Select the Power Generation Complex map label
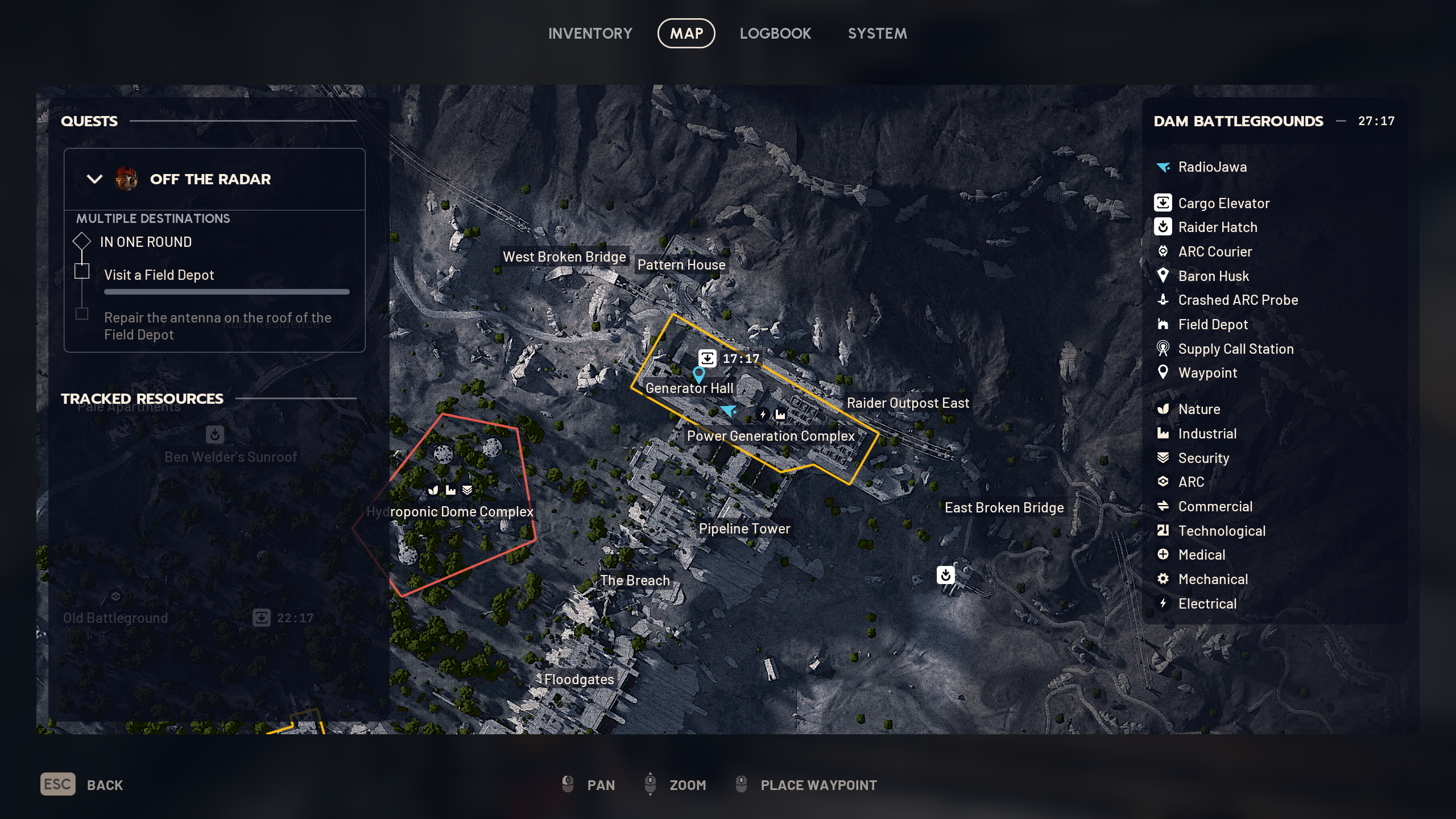This screenshot has width=1456, height=819. (771, 436)
